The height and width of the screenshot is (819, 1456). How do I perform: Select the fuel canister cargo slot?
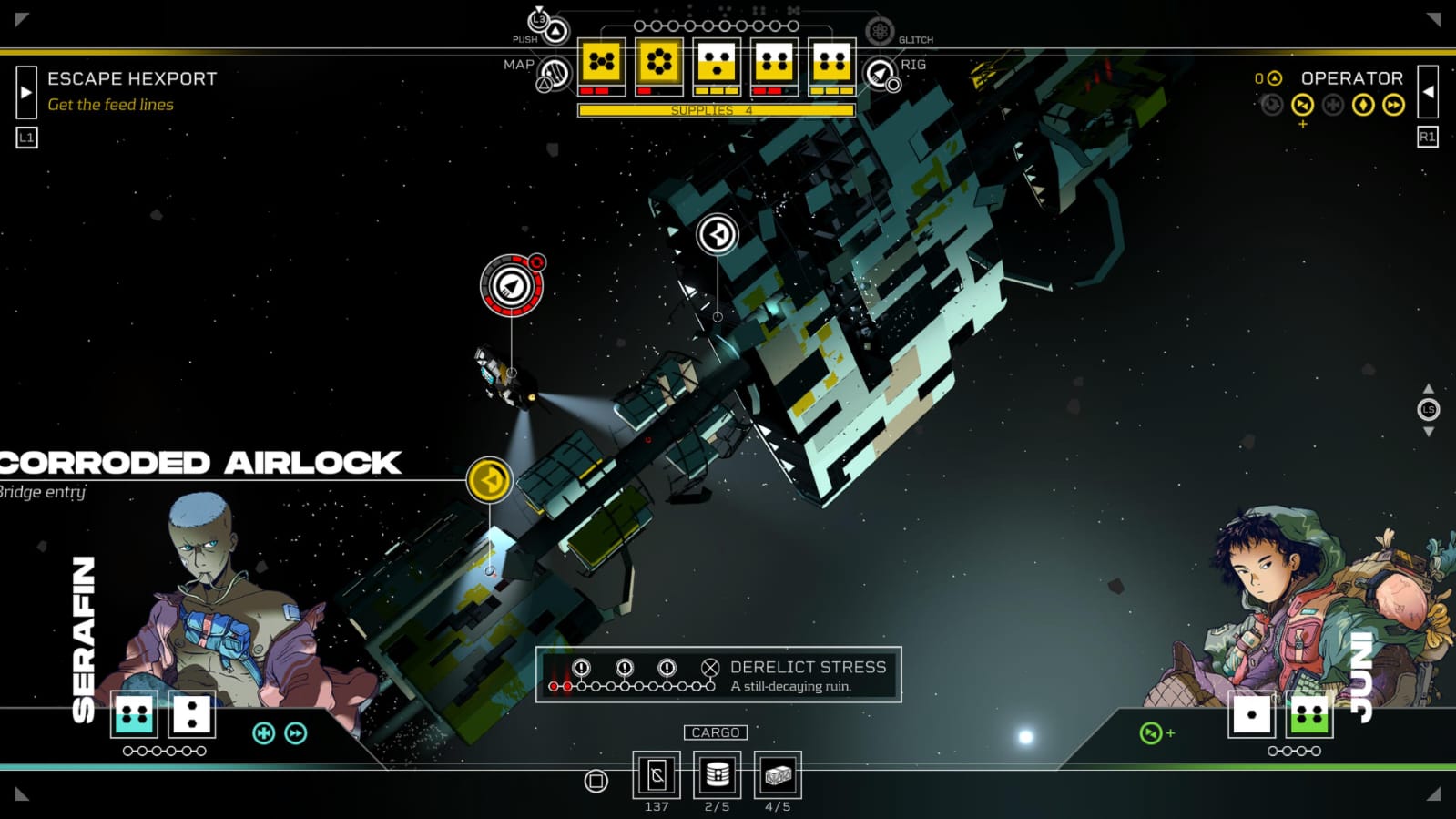coord(717,775)
